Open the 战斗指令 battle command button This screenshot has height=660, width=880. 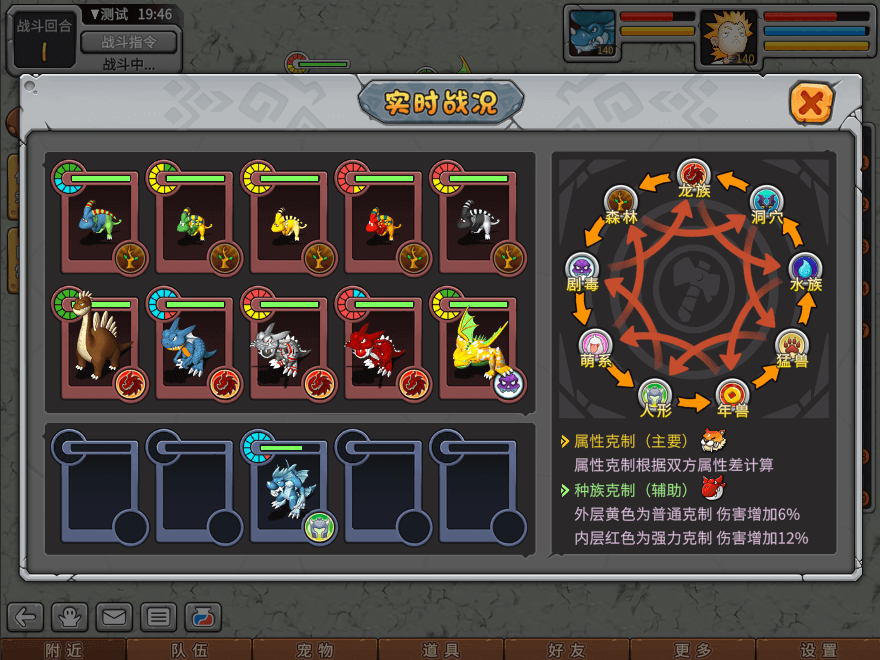pos(128,42)
